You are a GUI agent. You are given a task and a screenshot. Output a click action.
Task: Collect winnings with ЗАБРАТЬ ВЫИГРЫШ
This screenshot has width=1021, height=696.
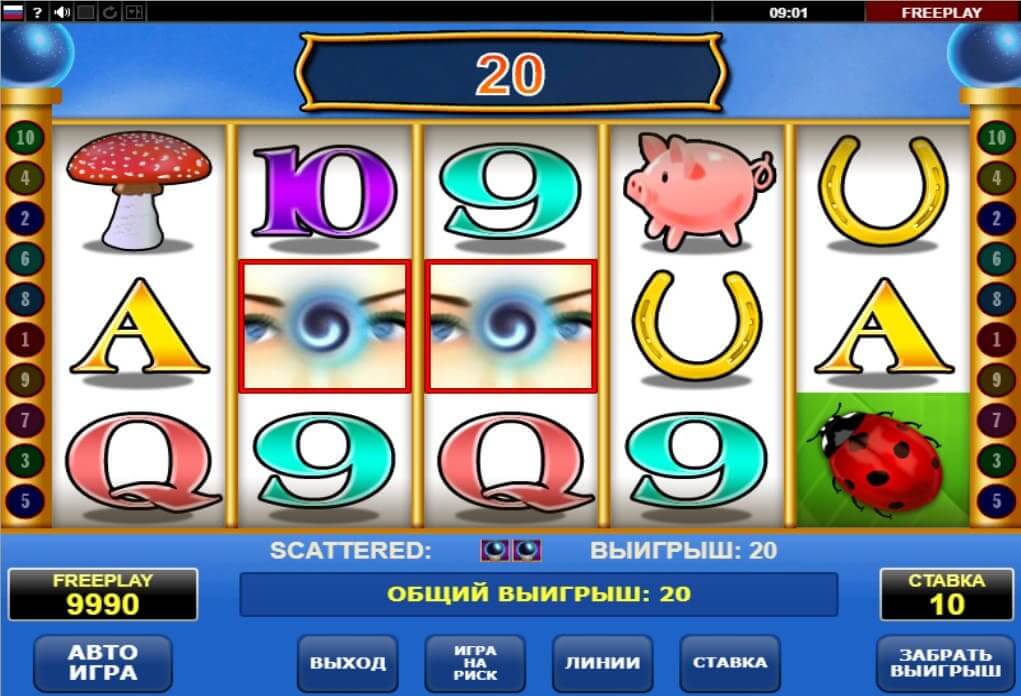[x=945, y=662]
